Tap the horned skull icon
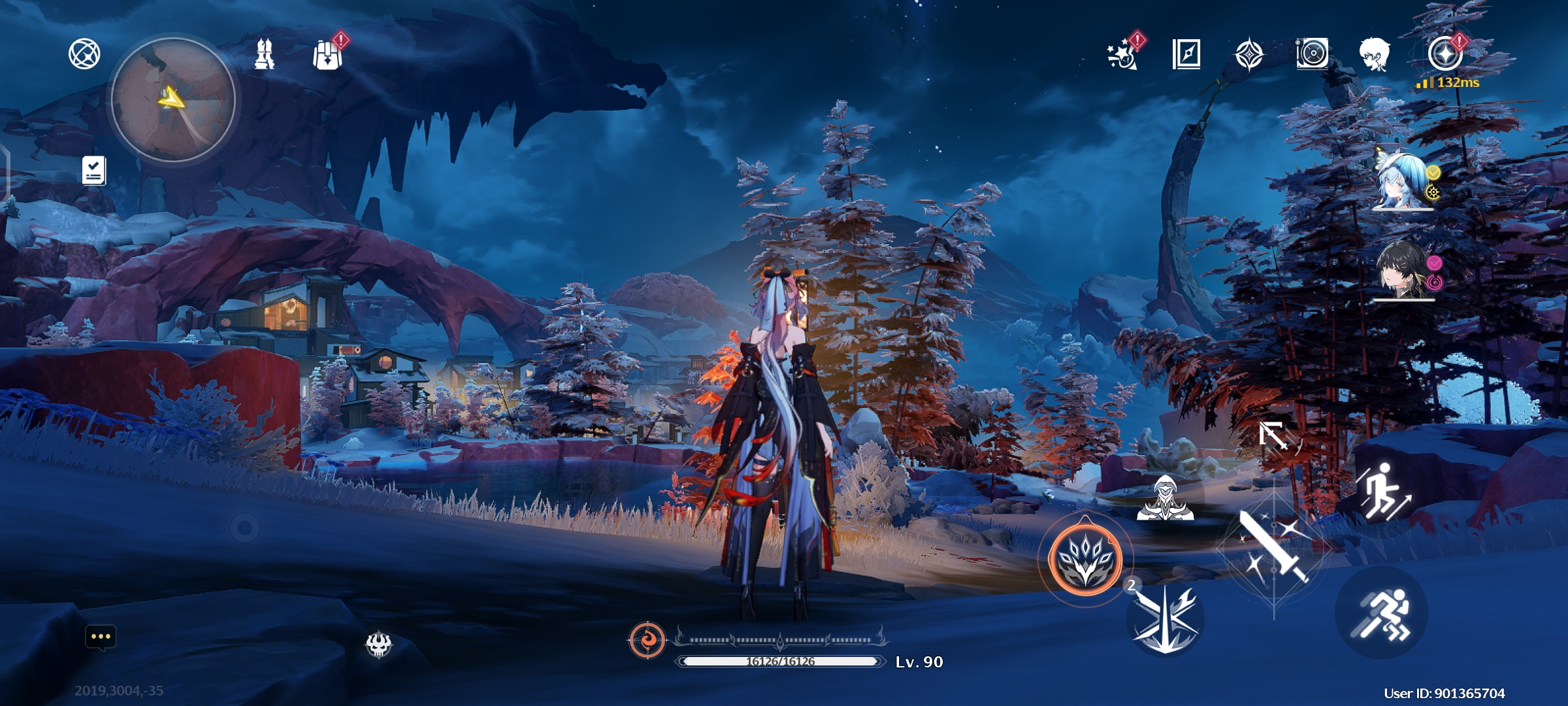Image resolution: width=1568 pixels, height=706 pixels. tap(378, 645)
